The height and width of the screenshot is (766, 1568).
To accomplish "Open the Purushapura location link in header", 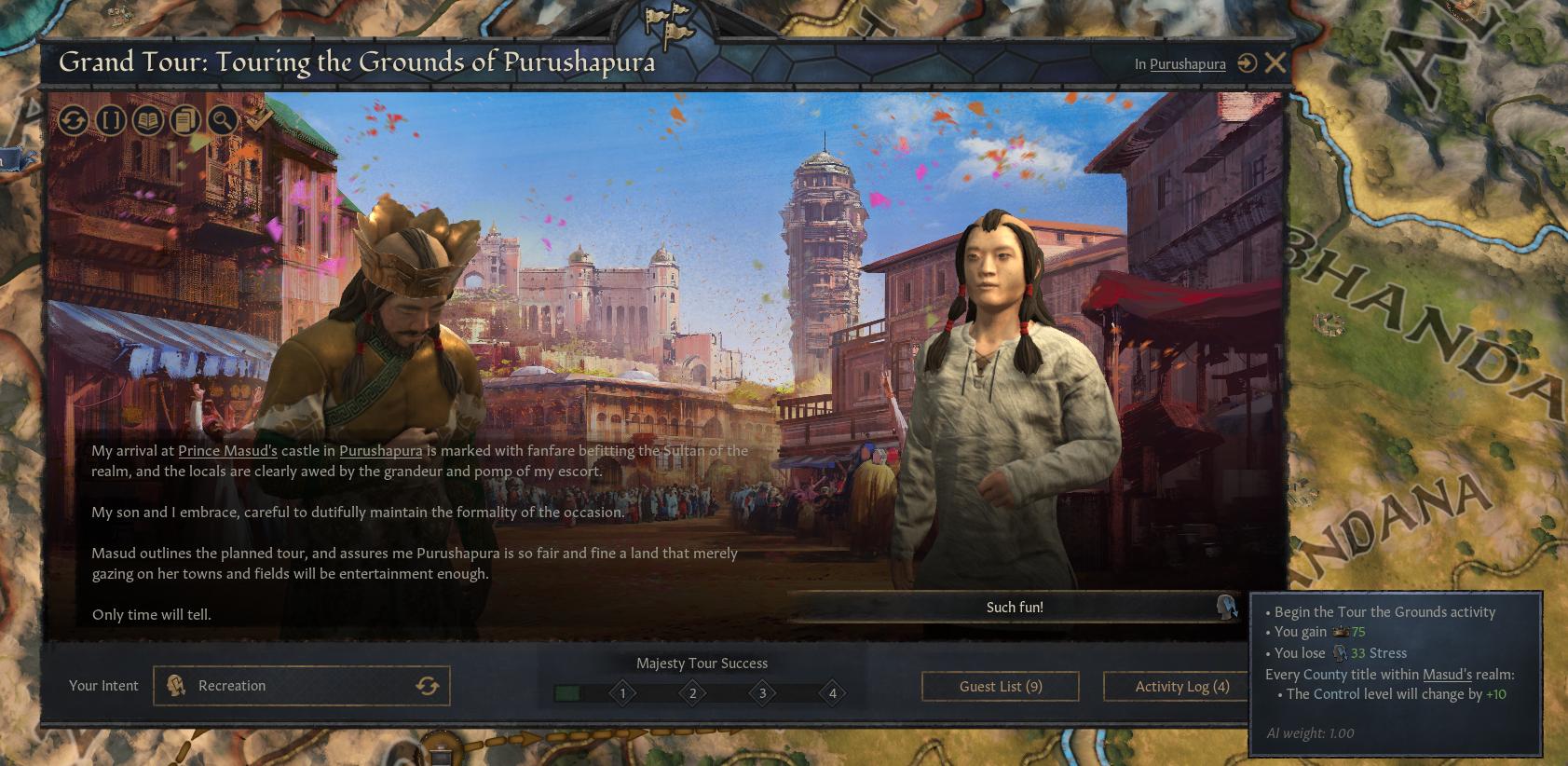I will (x=1187, y=64).
